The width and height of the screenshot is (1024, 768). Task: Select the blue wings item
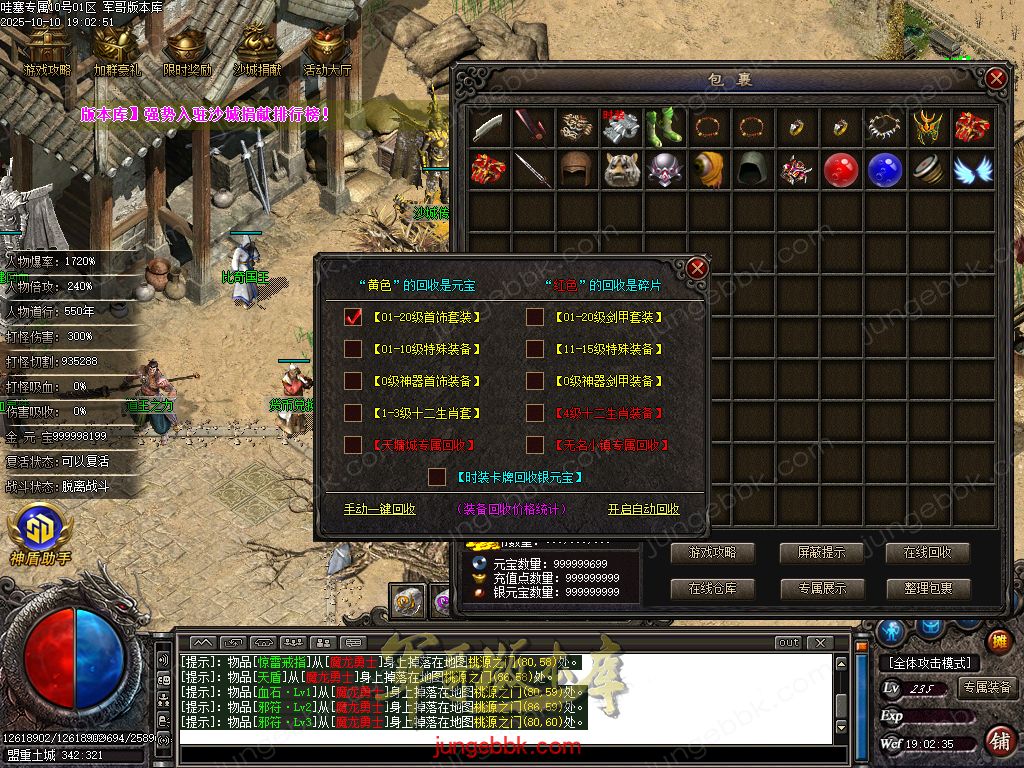pos(972,170)
